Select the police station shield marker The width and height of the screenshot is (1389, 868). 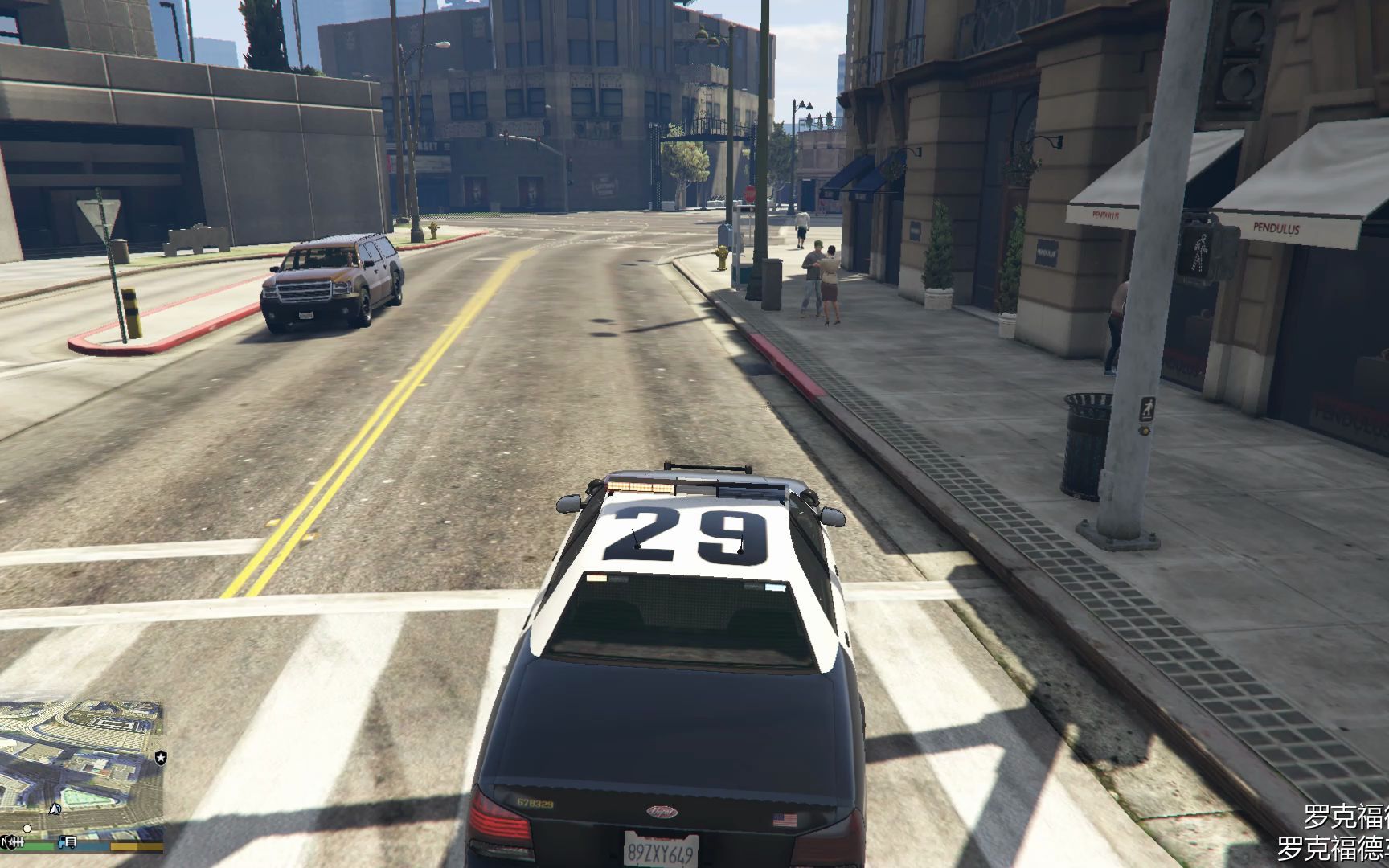(161, 757)
